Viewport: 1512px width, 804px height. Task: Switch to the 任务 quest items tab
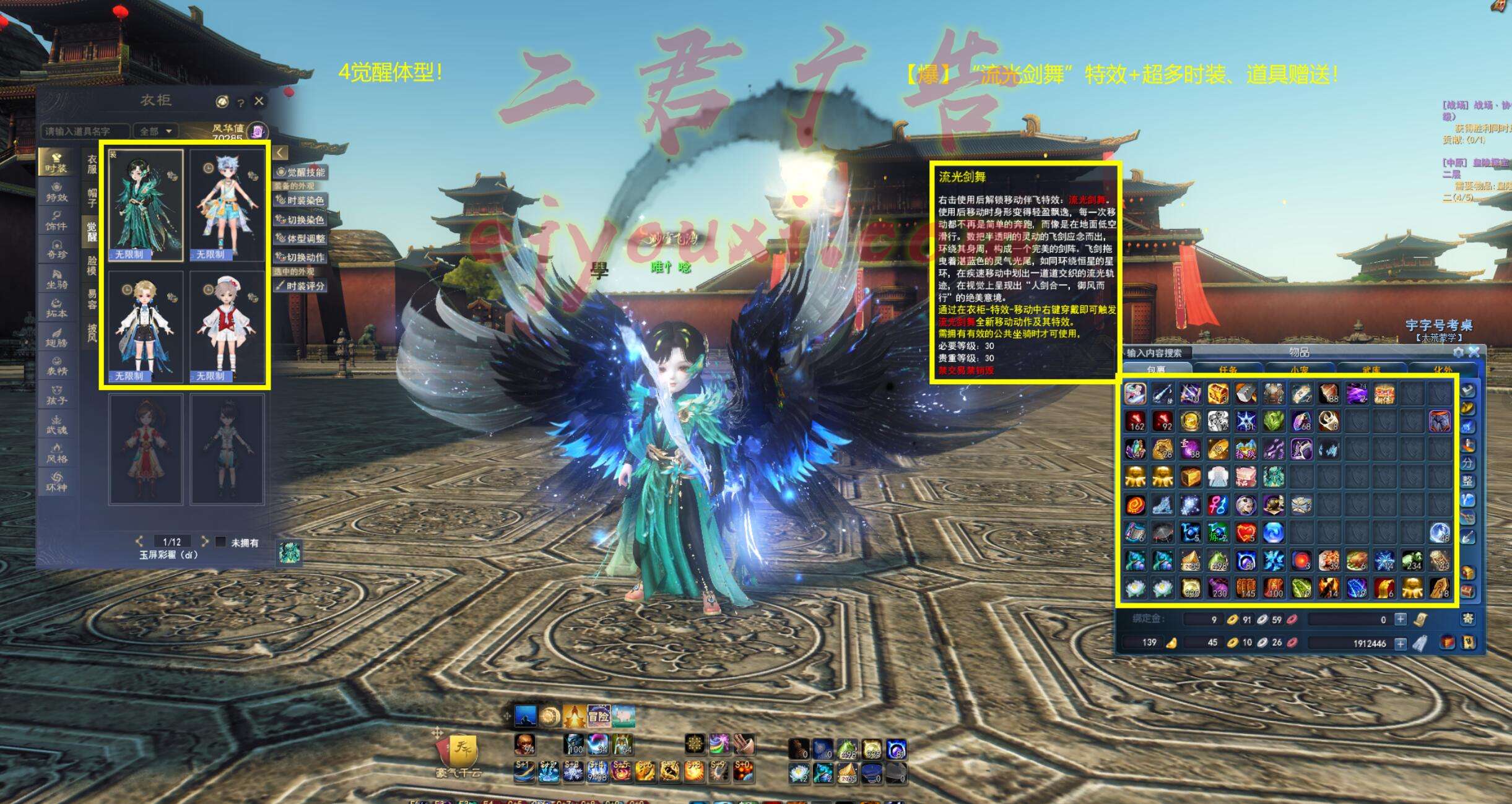point(1228,370)
